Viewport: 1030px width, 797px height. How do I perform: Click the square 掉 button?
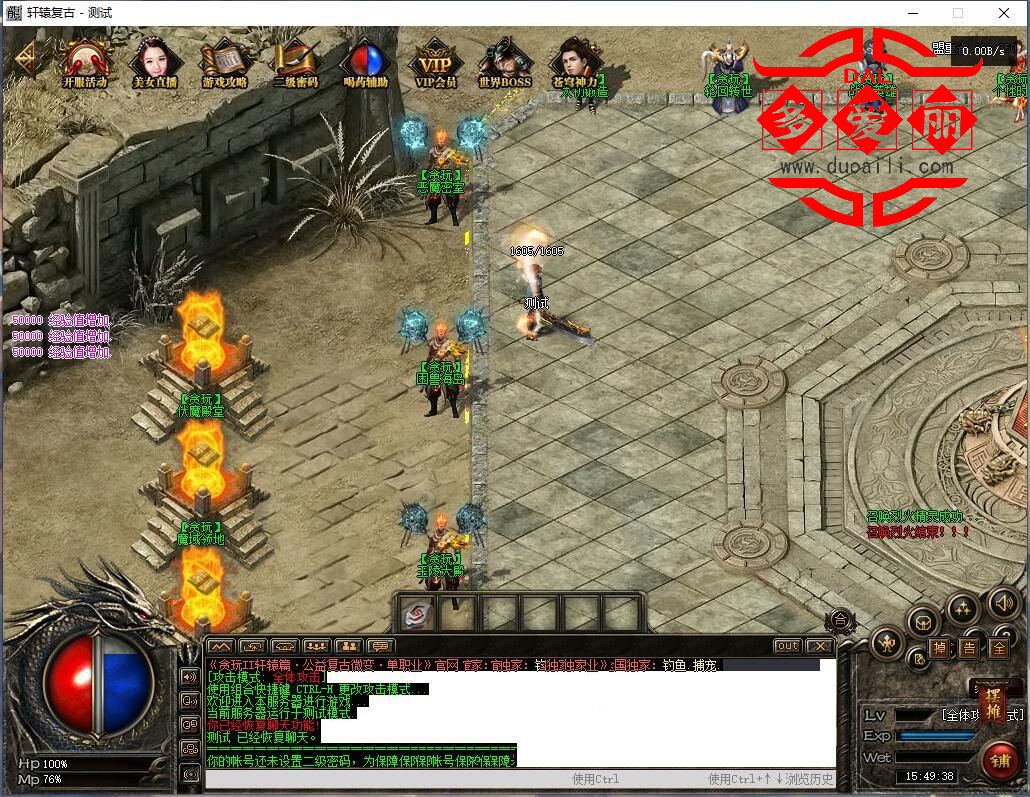click(x=940, y=648)
